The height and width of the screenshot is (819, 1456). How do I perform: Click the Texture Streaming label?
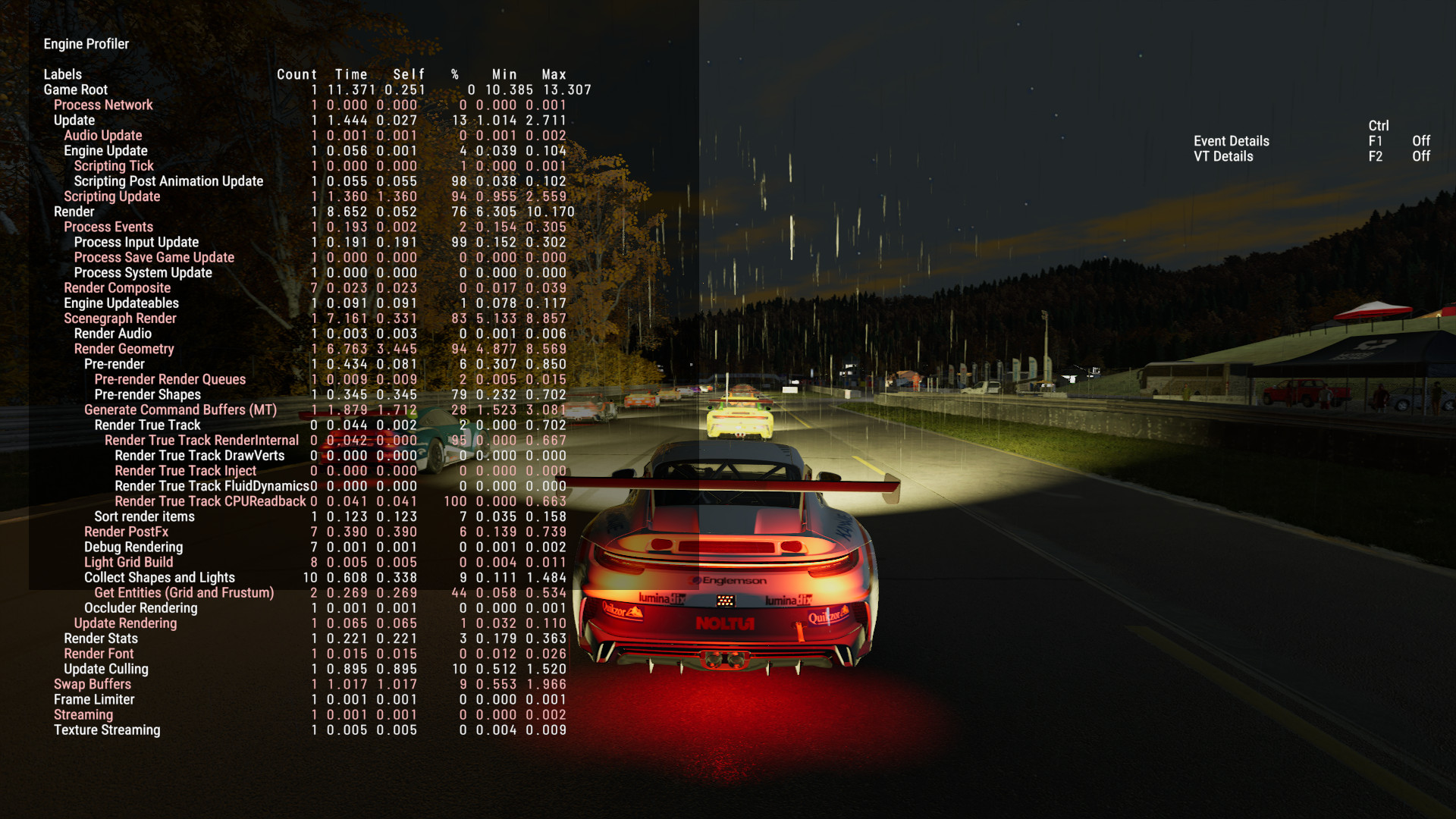click(107, 730)
